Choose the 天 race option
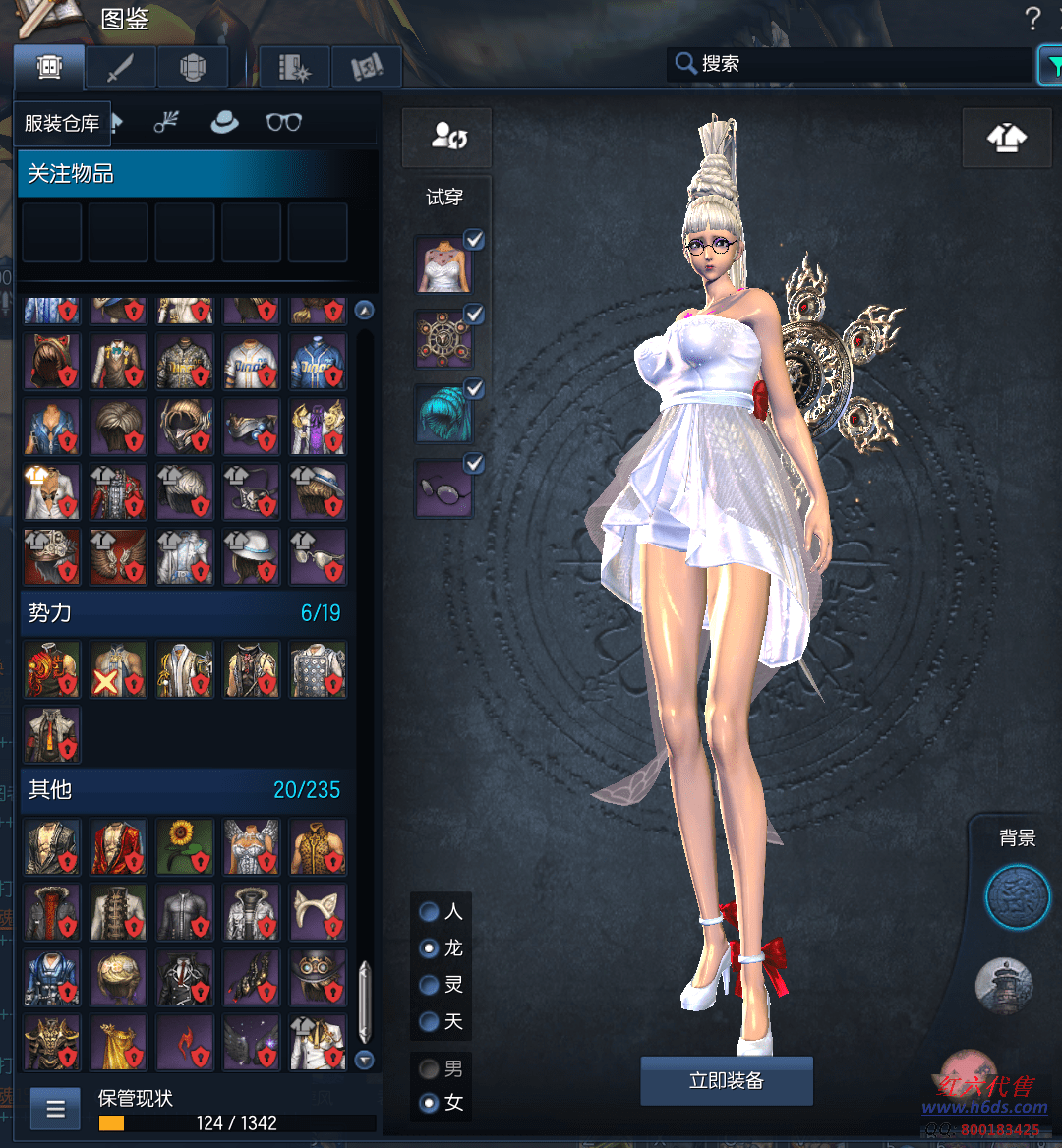 coord(430,1022)
